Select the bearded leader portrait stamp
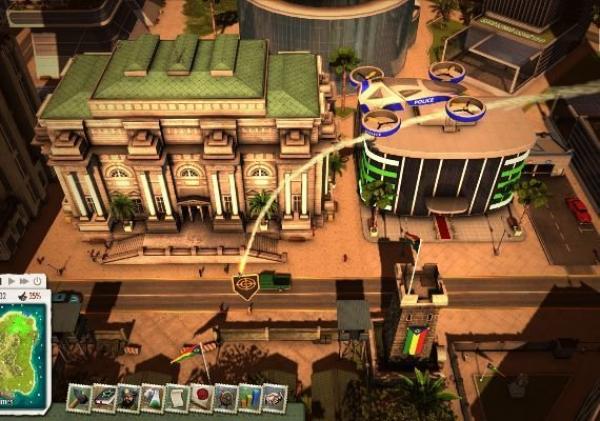 (128, 398)
